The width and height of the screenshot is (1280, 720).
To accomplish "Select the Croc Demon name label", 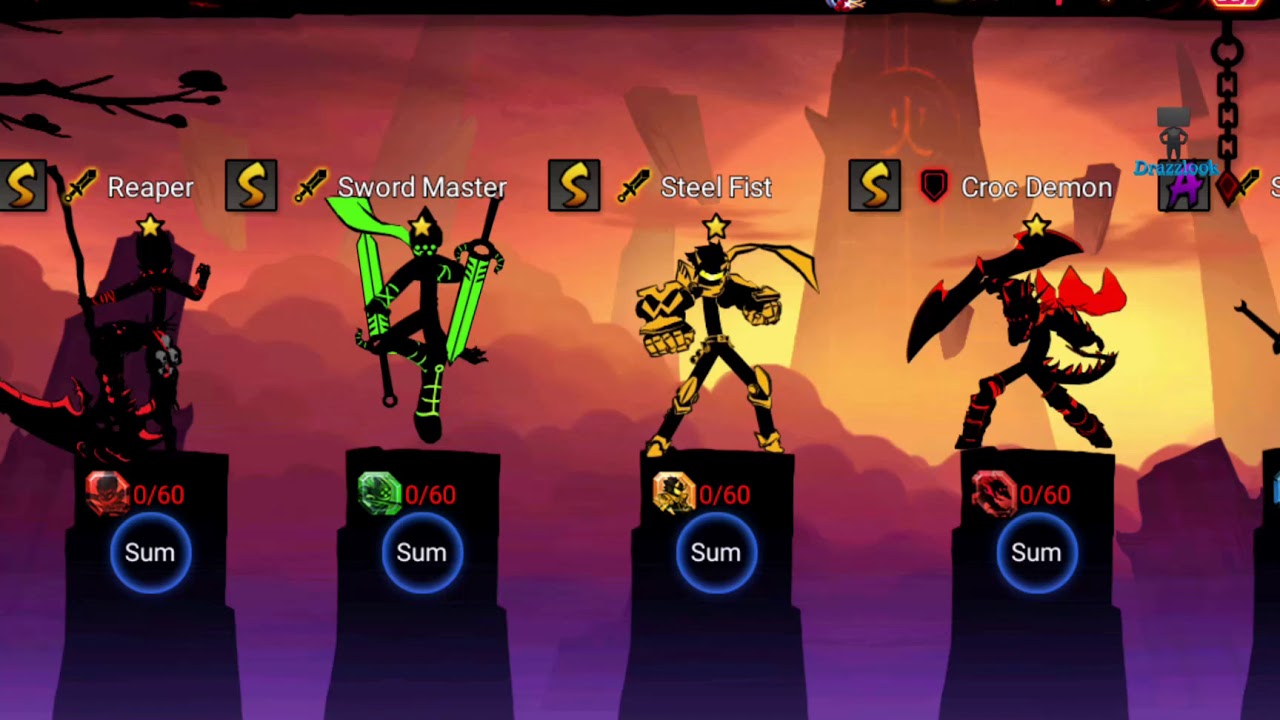I will point(1037,186).
